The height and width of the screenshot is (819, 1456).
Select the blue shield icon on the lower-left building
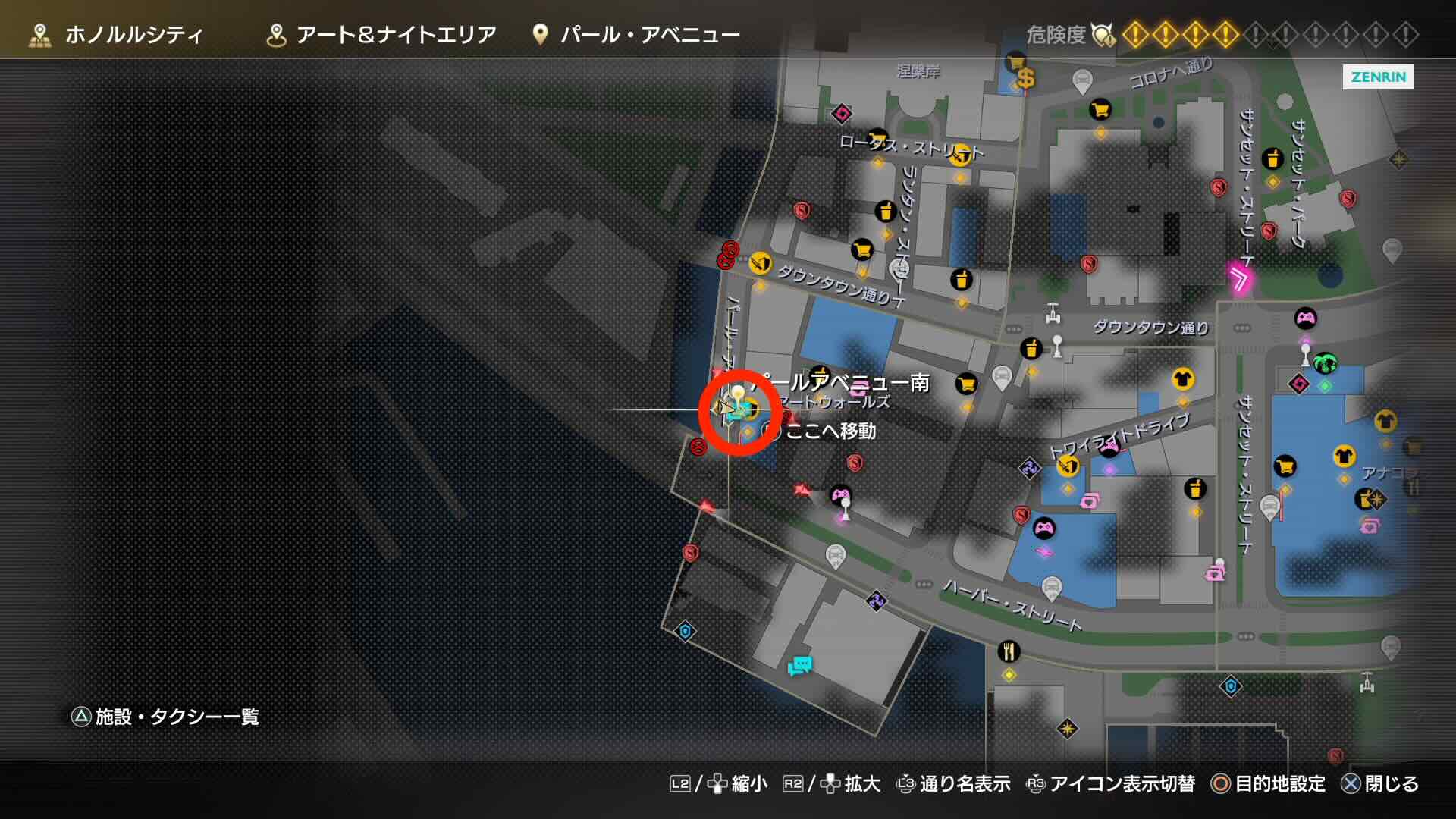(685, 629)
